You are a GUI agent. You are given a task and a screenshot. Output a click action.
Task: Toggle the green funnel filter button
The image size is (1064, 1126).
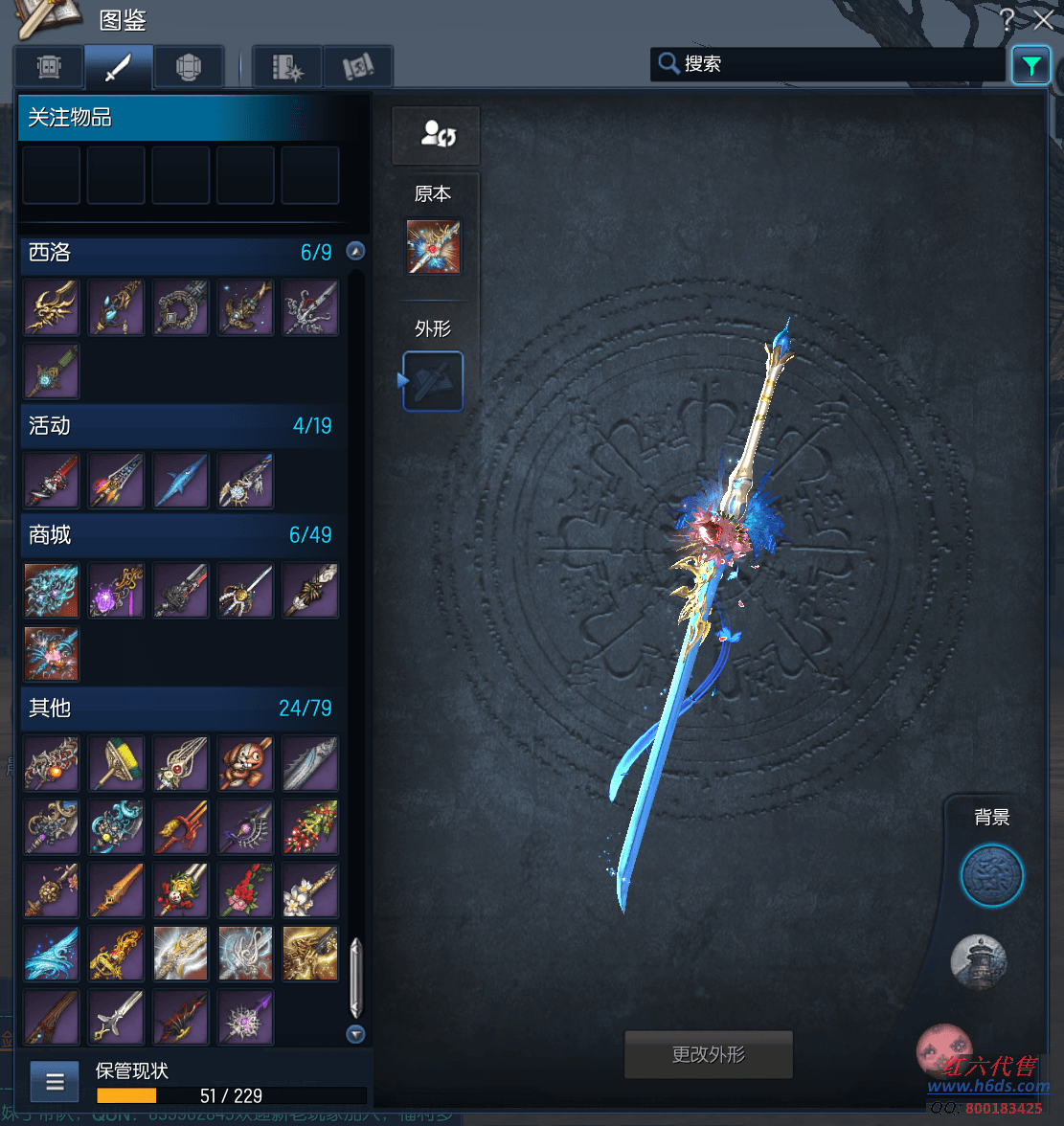(1030, 66)
